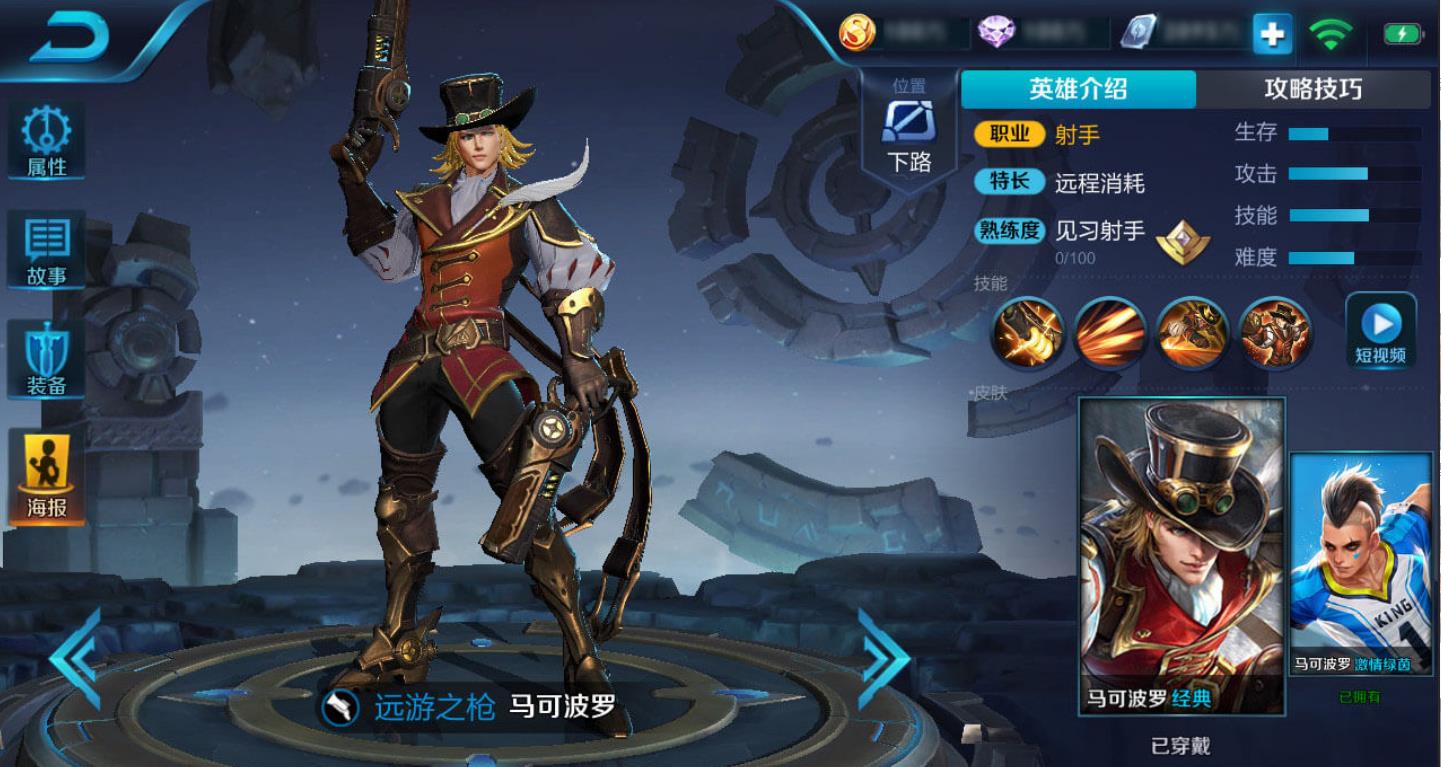Viewport: 1441px width, 767px height.
Task: Select the revolver bullet skill icon
Action: click(x=1027, y=333)
